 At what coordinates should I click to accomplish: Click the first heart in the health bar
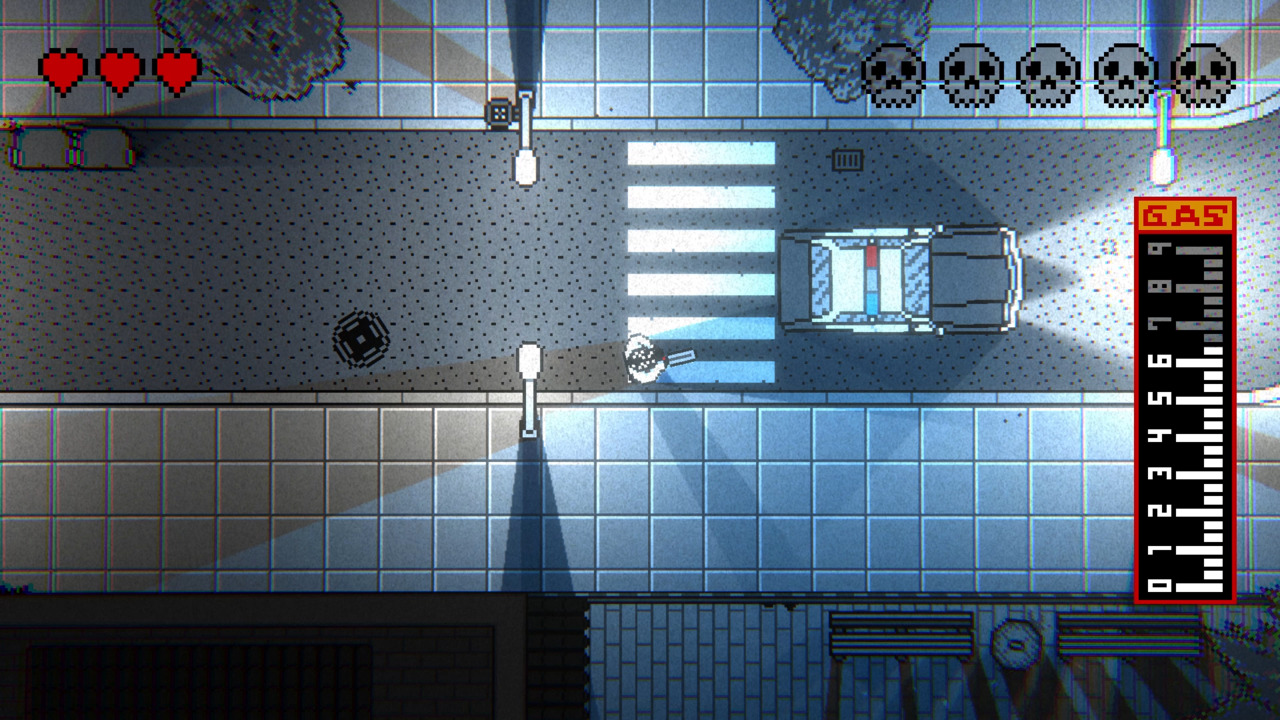[62, 70]
